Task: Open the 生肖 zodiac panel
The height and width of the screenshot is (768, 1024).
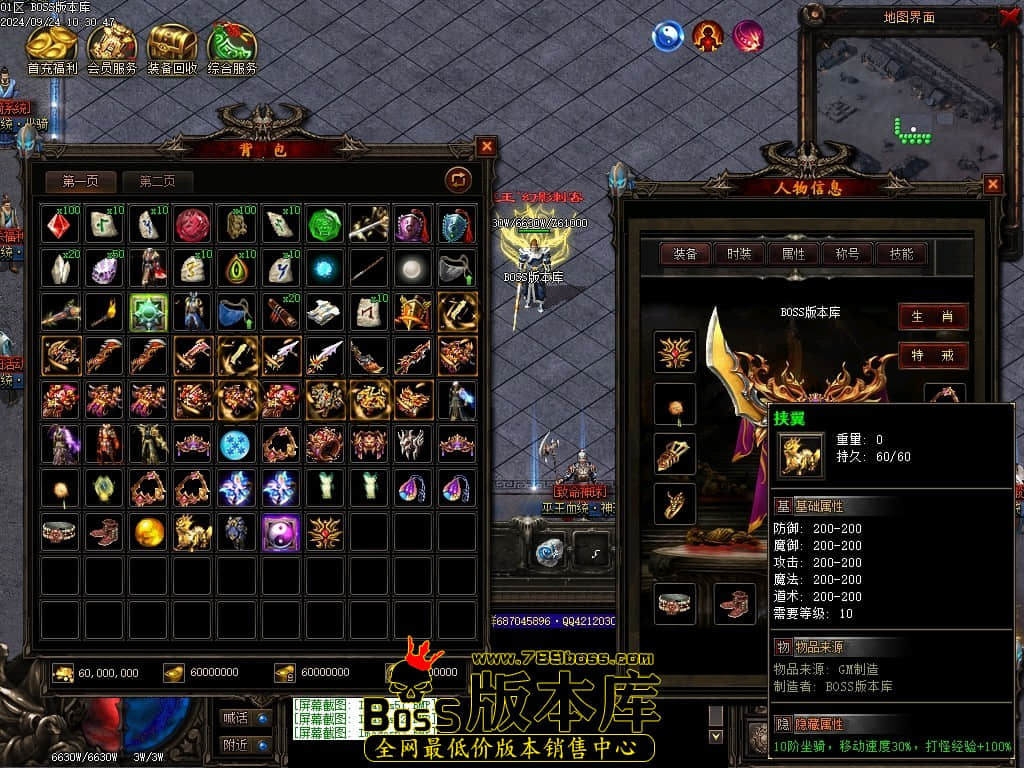Action: coord(932,317)
